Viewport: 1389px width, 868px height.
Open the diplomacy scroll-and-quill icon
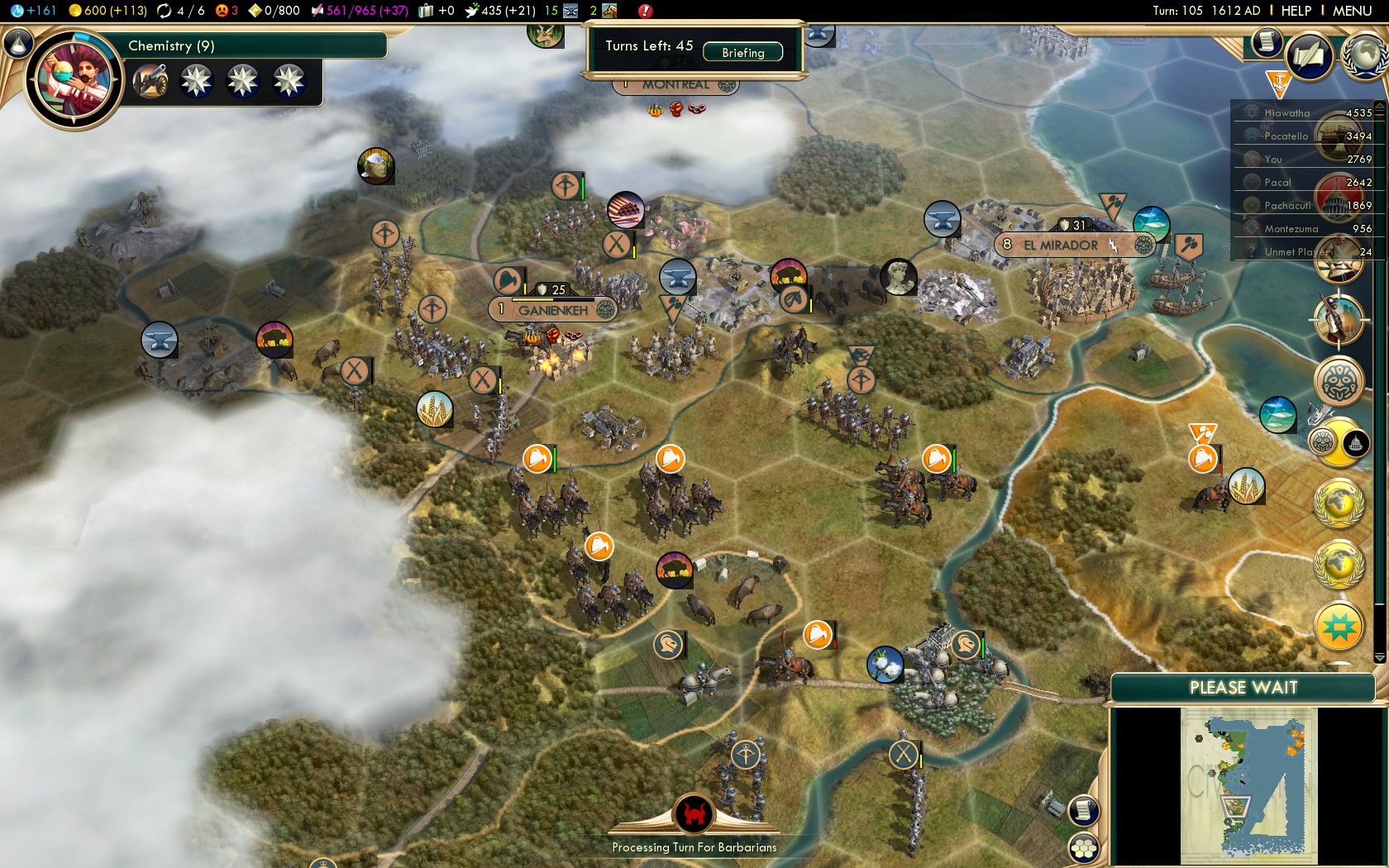click(1310, 58)
